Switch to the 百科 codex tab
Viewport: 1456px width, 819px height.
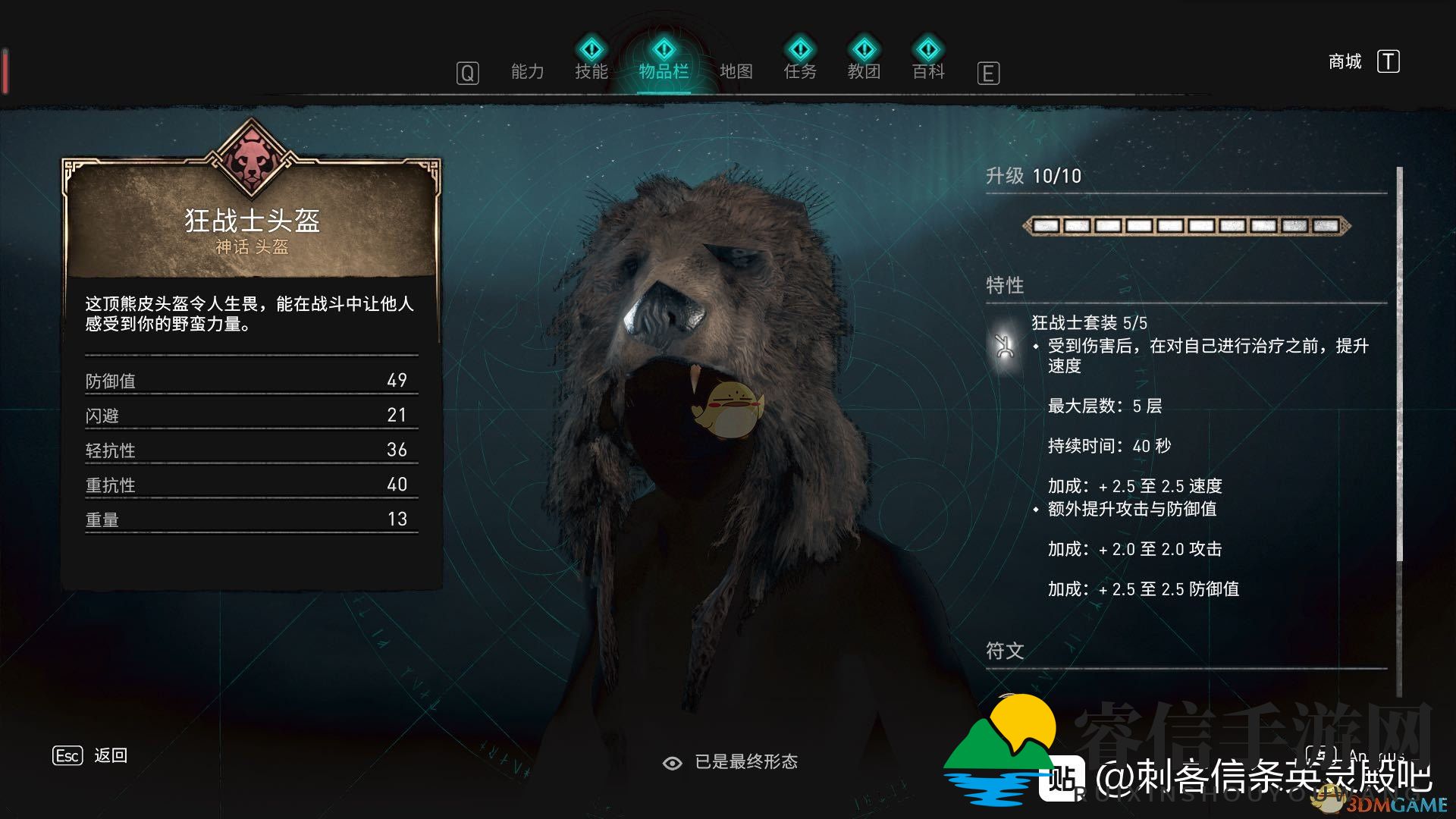click(928, 71)
